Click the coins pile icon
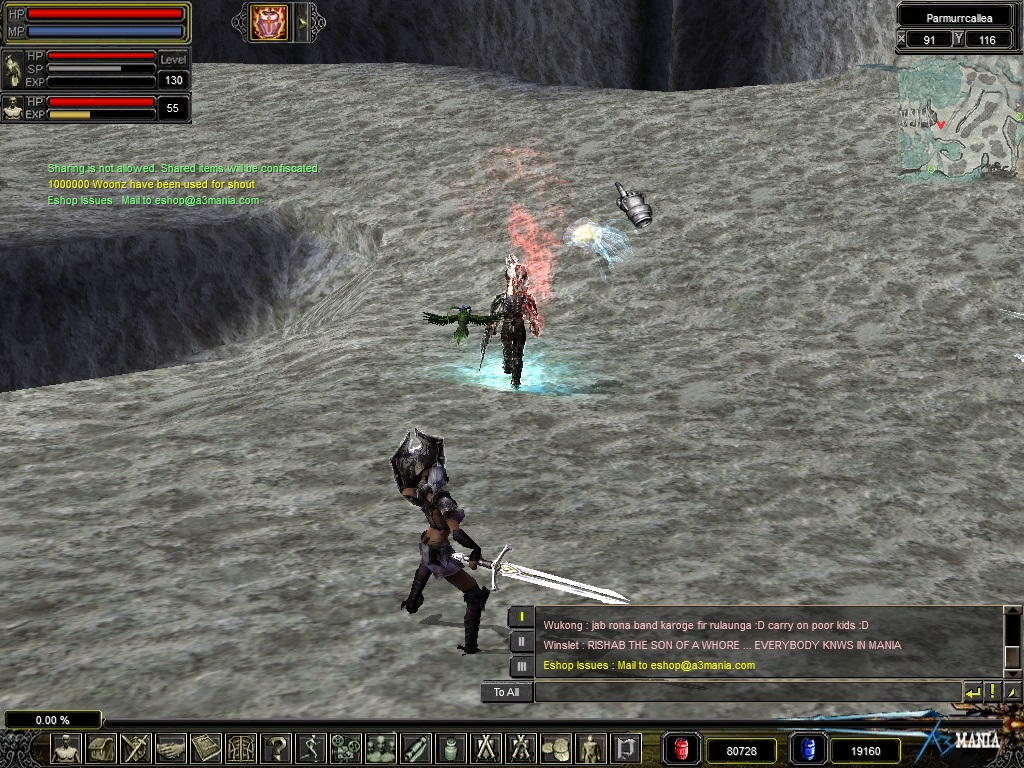 (x=556, y=748)
